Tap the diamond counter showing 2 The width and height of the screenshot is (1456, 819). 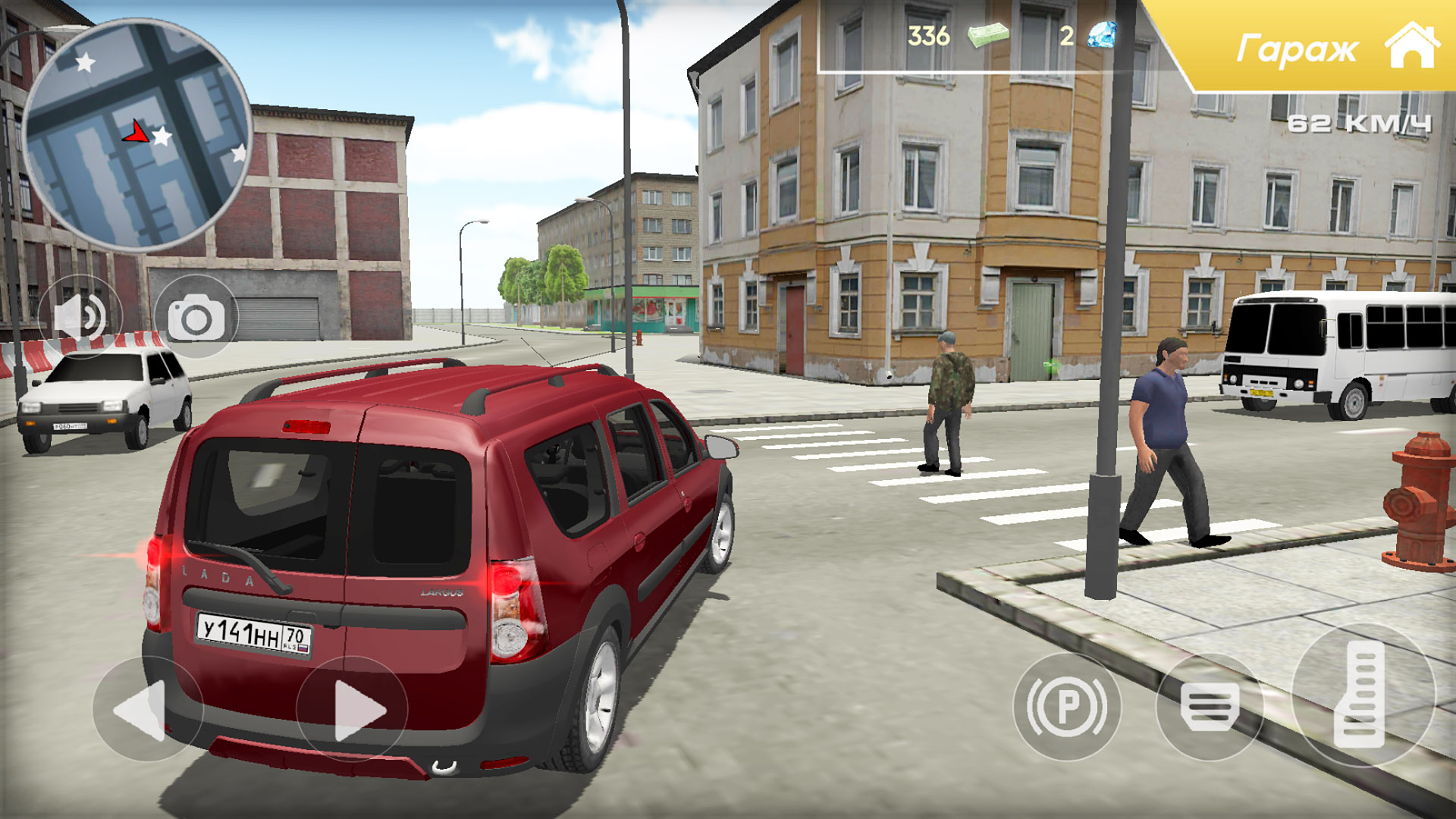1066,36
